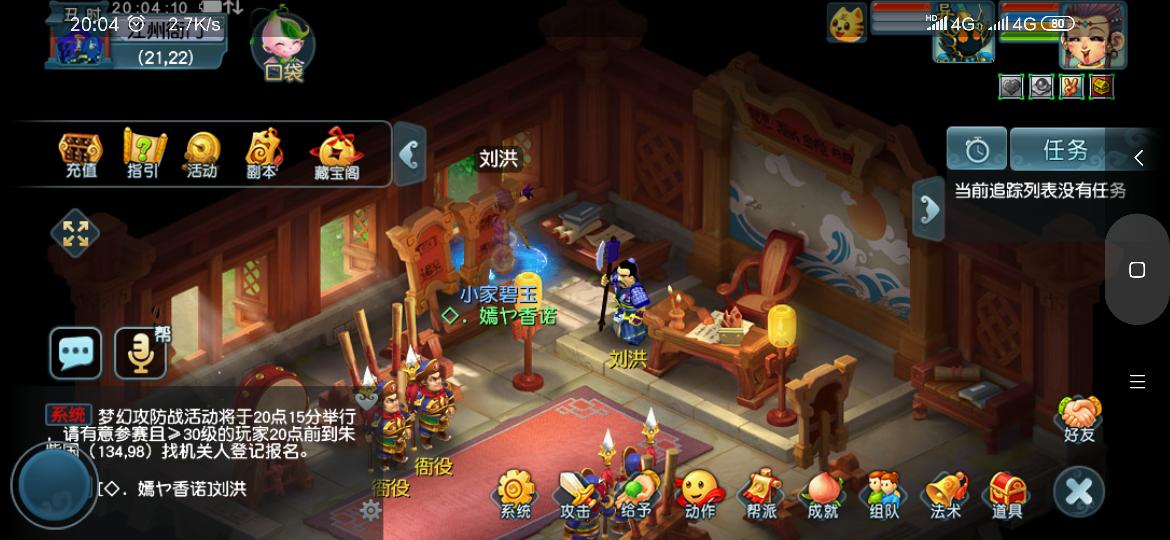Select the clock timer tab
The height and width of the screenshot is (540, 1170).
[x=976, y=150]
